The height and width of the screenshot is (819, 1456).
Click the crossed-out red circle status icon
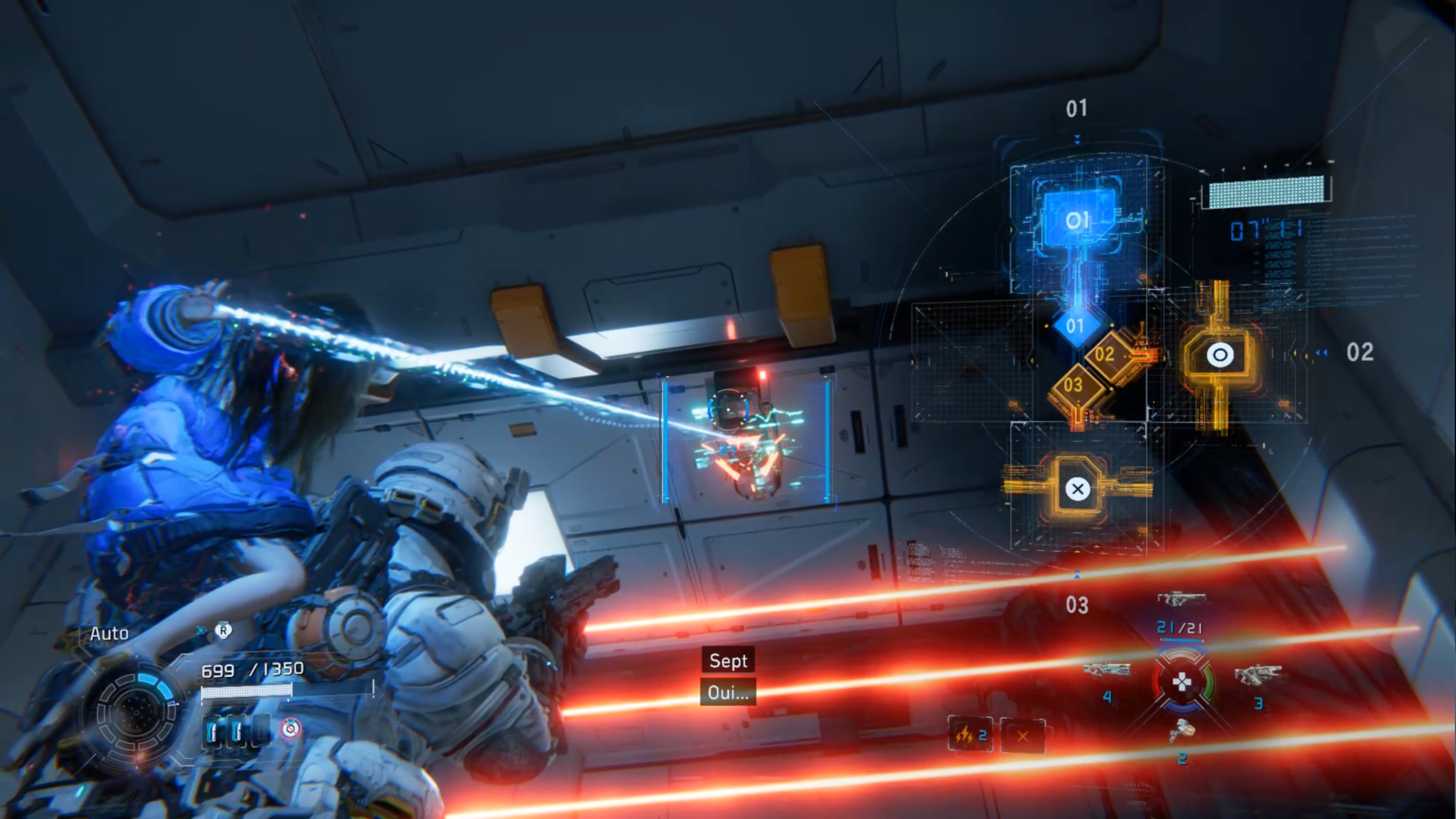(291, 728)
